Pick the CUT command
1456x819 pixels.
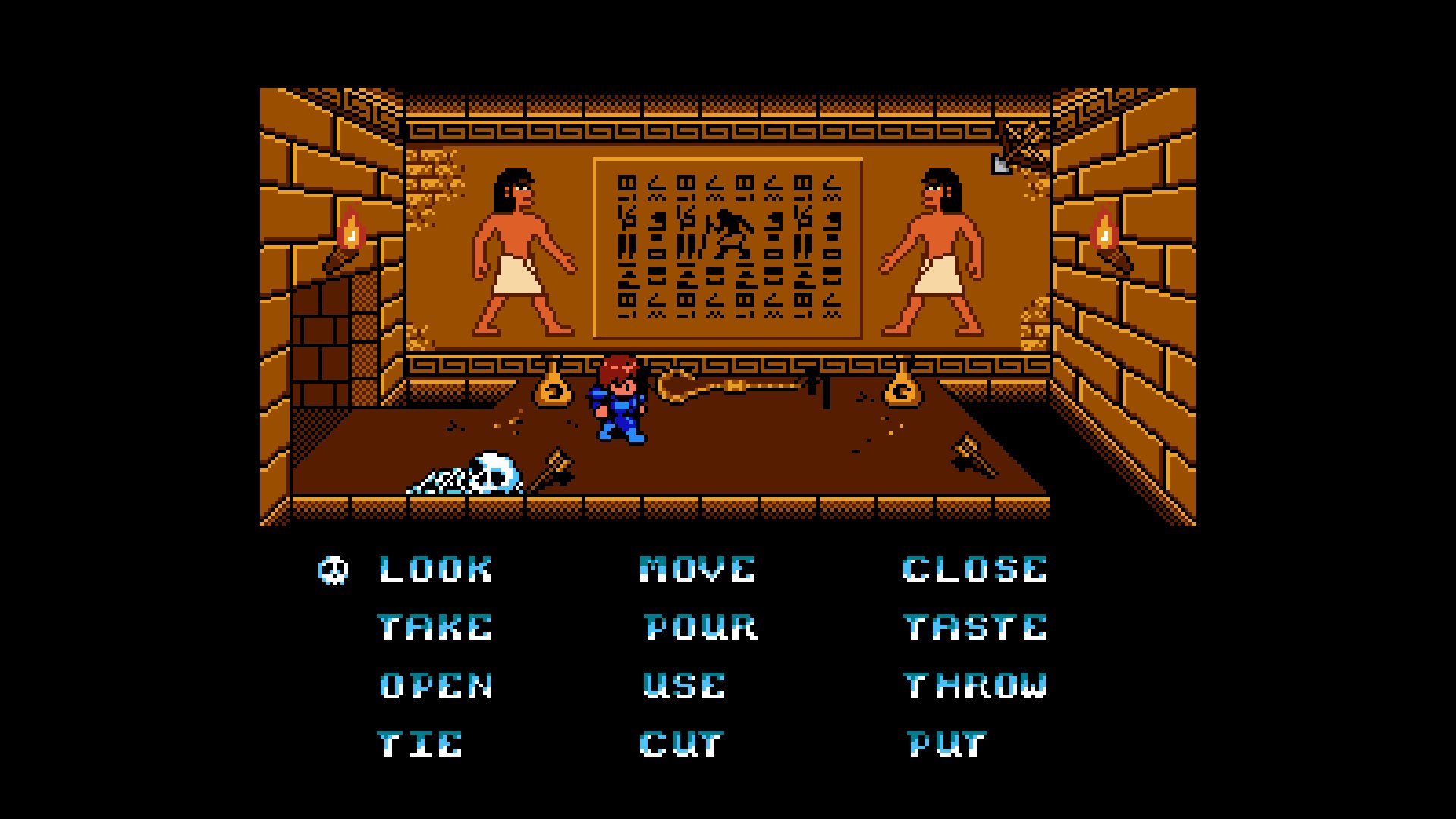[680, 743]
